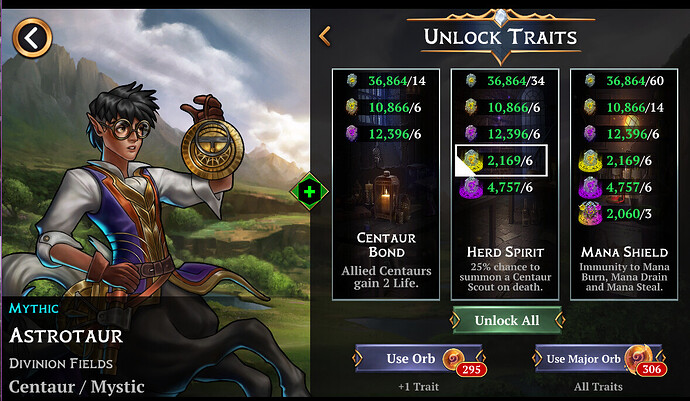Click the Unlock All button

[504, 320]
